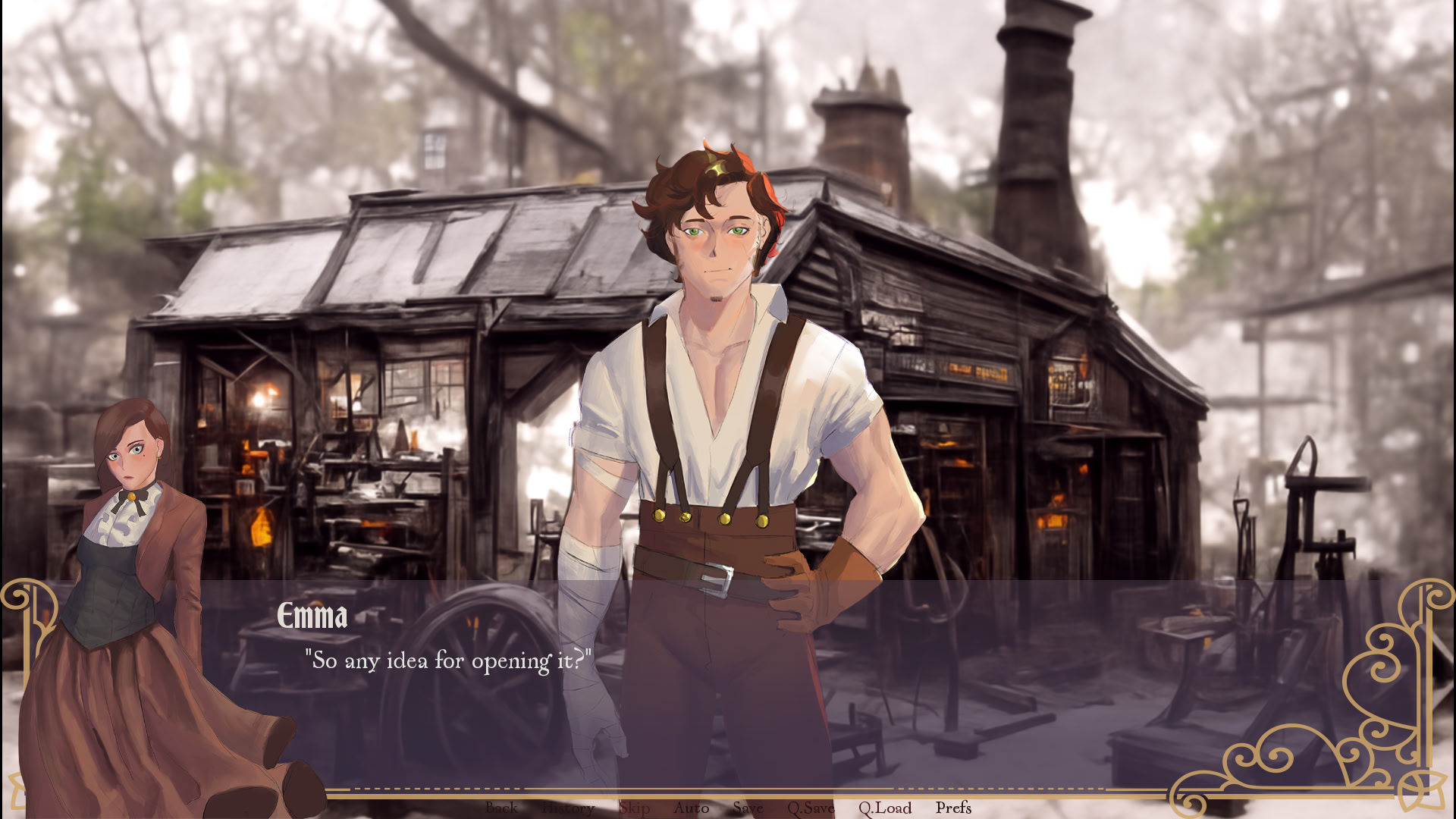1456x819 pixels.
Task: Go back one line with Back
Action: 501,808
